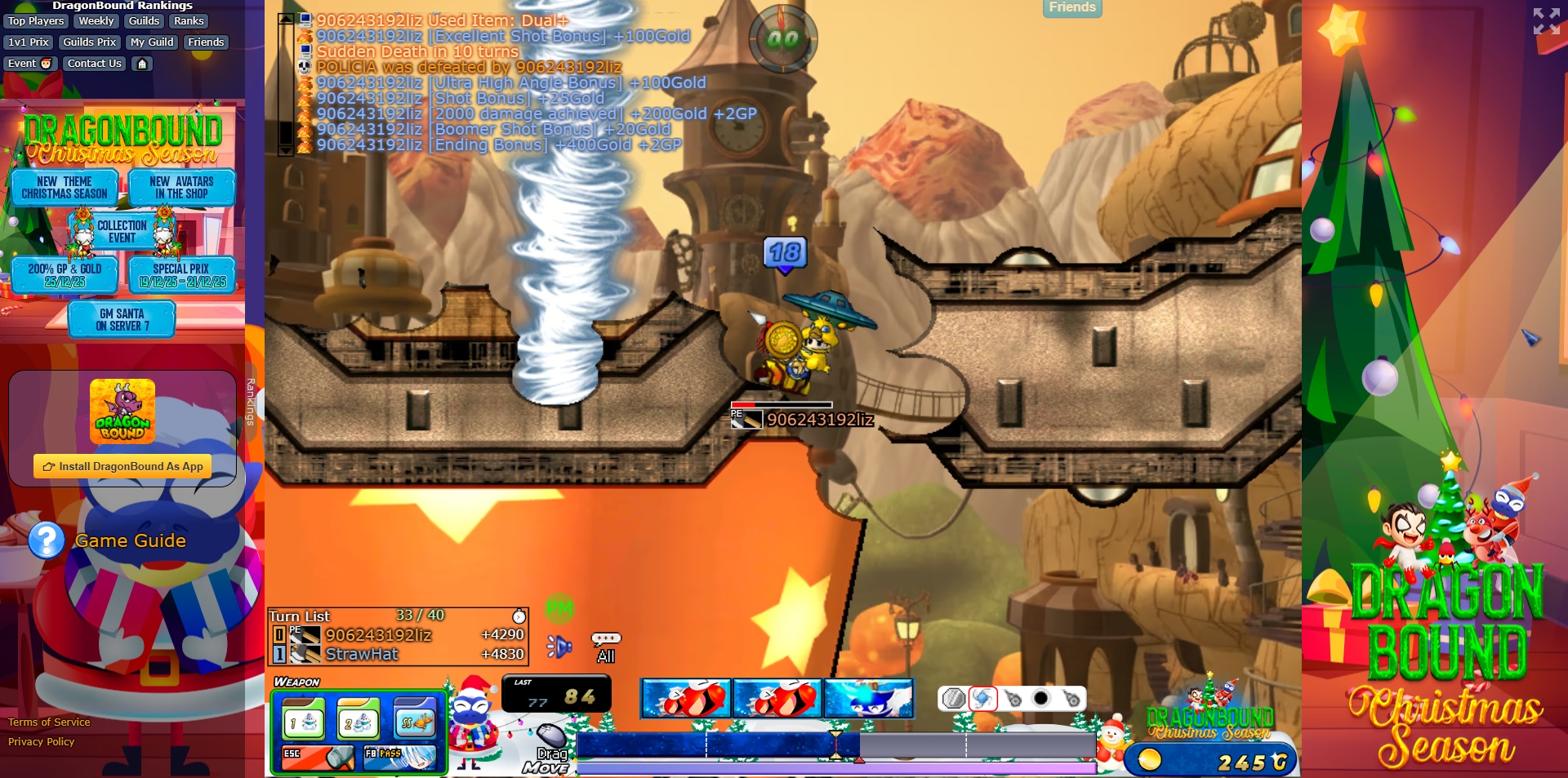Toggle fullscreen with the corner arrows
The height and width of the screenshot is (778, 1568).
click(x=1546, y=21)
